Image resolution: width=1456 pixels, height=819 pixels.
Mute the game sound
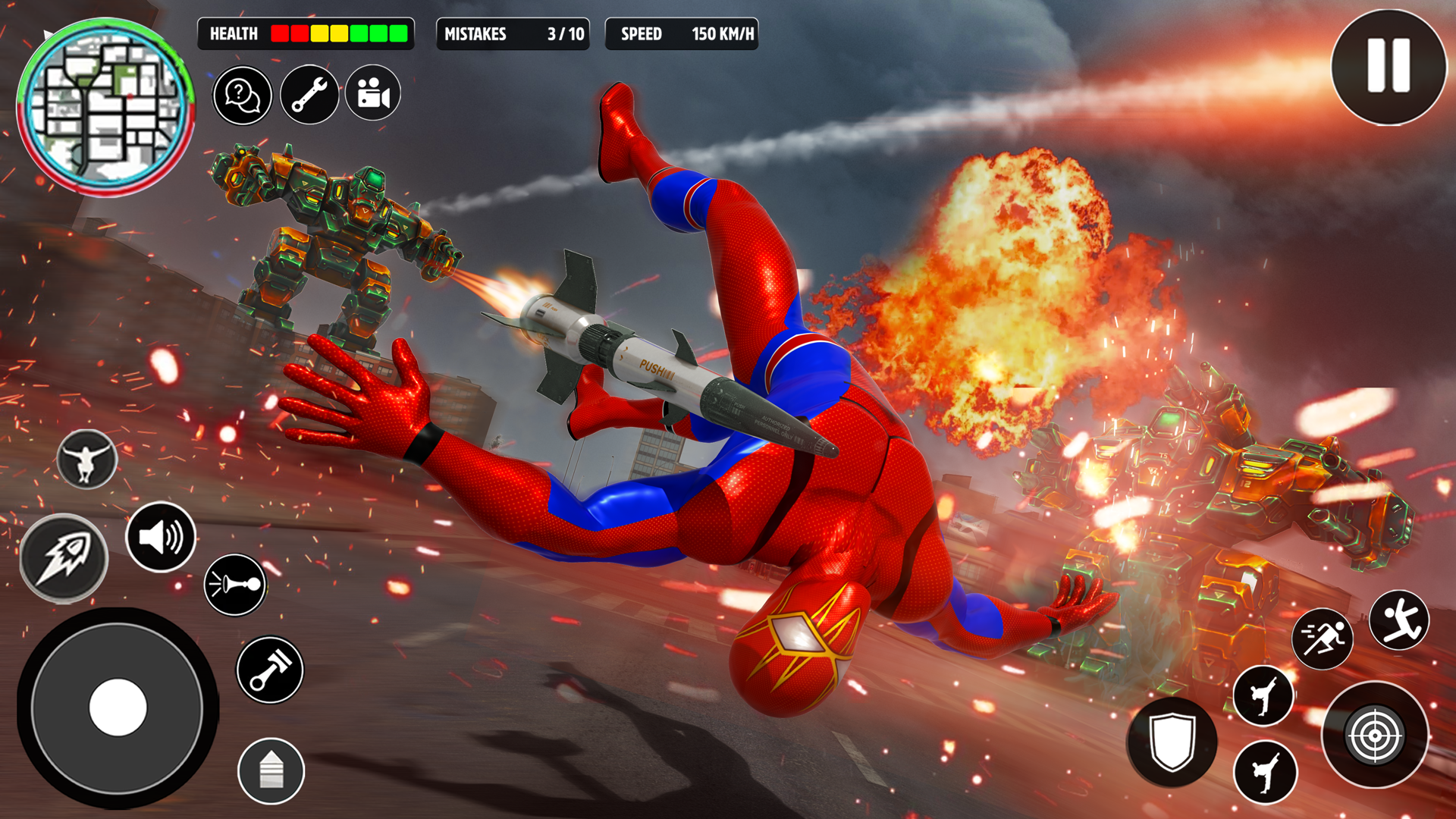tap(162, 538)
